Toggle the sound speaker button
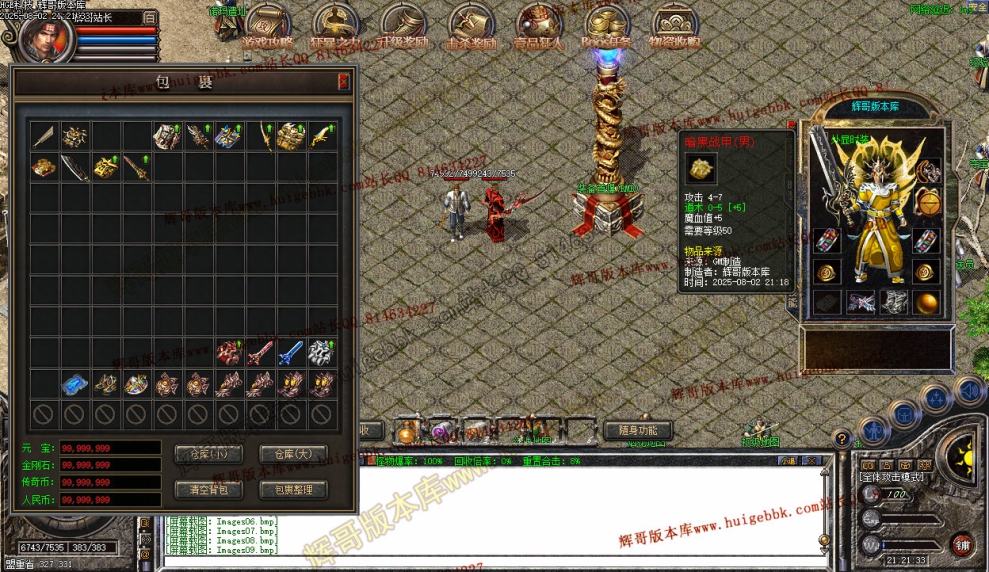Image resolution: width=989 pixels, height=572 pixels. pos(968,389)
